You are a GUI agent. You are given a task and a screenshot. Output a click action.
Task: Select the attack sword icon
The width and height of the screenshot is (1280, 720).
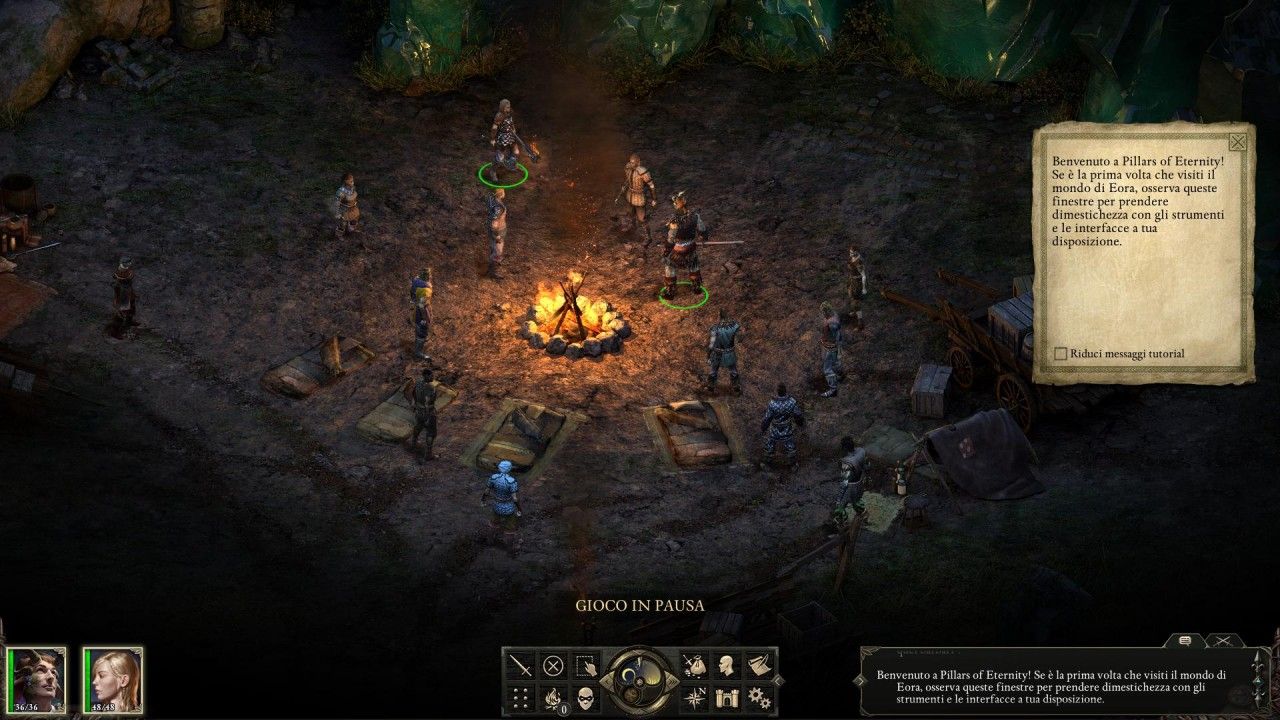tap(520, 664)
